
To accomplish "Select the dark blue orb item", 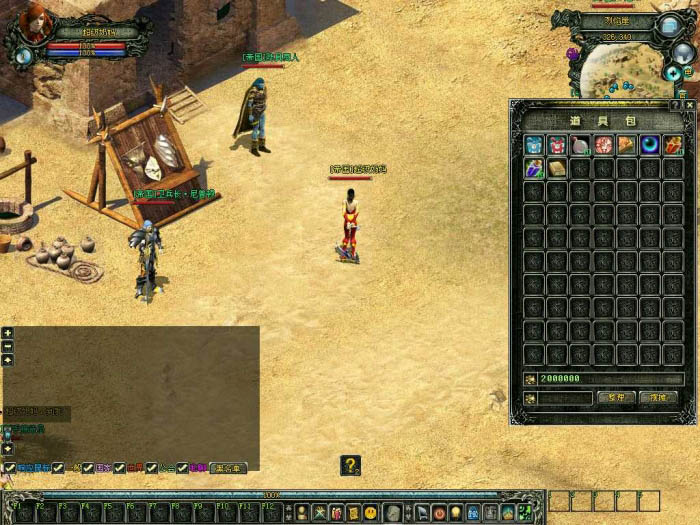I will (x=650, y=145).
